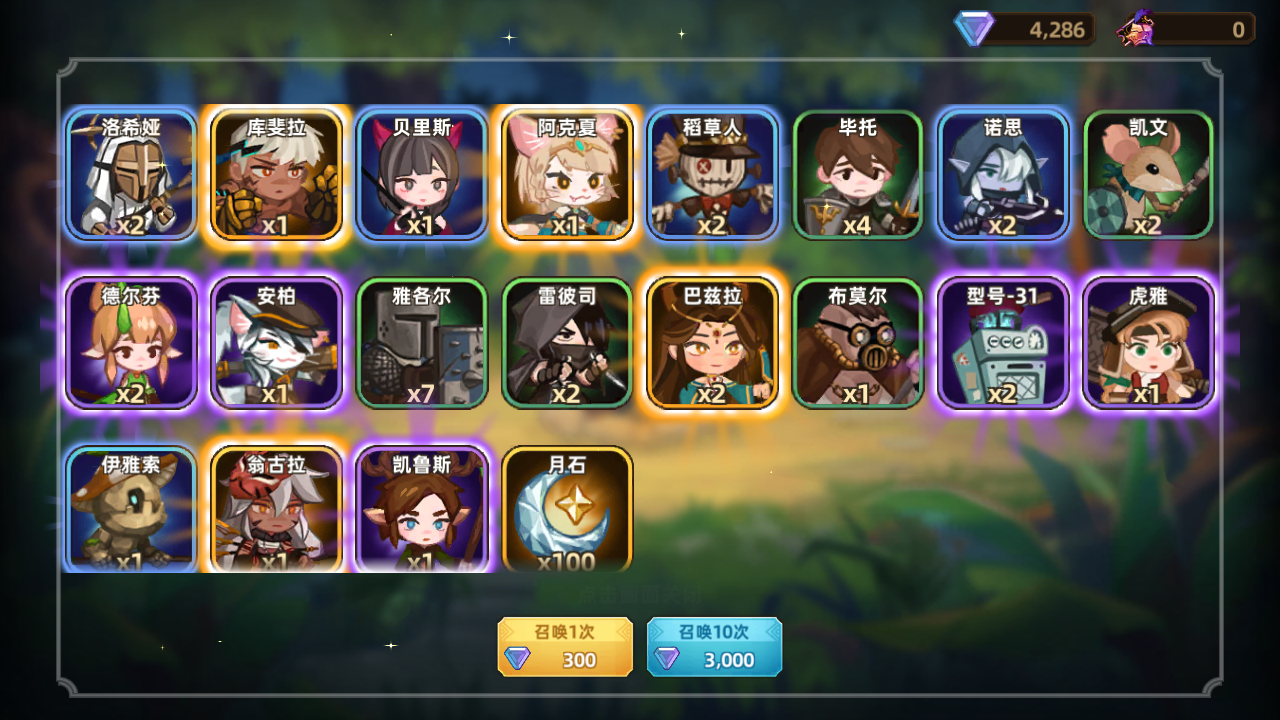
Task: Open the 诺思 archer portrait
Action: [1002, 175]
